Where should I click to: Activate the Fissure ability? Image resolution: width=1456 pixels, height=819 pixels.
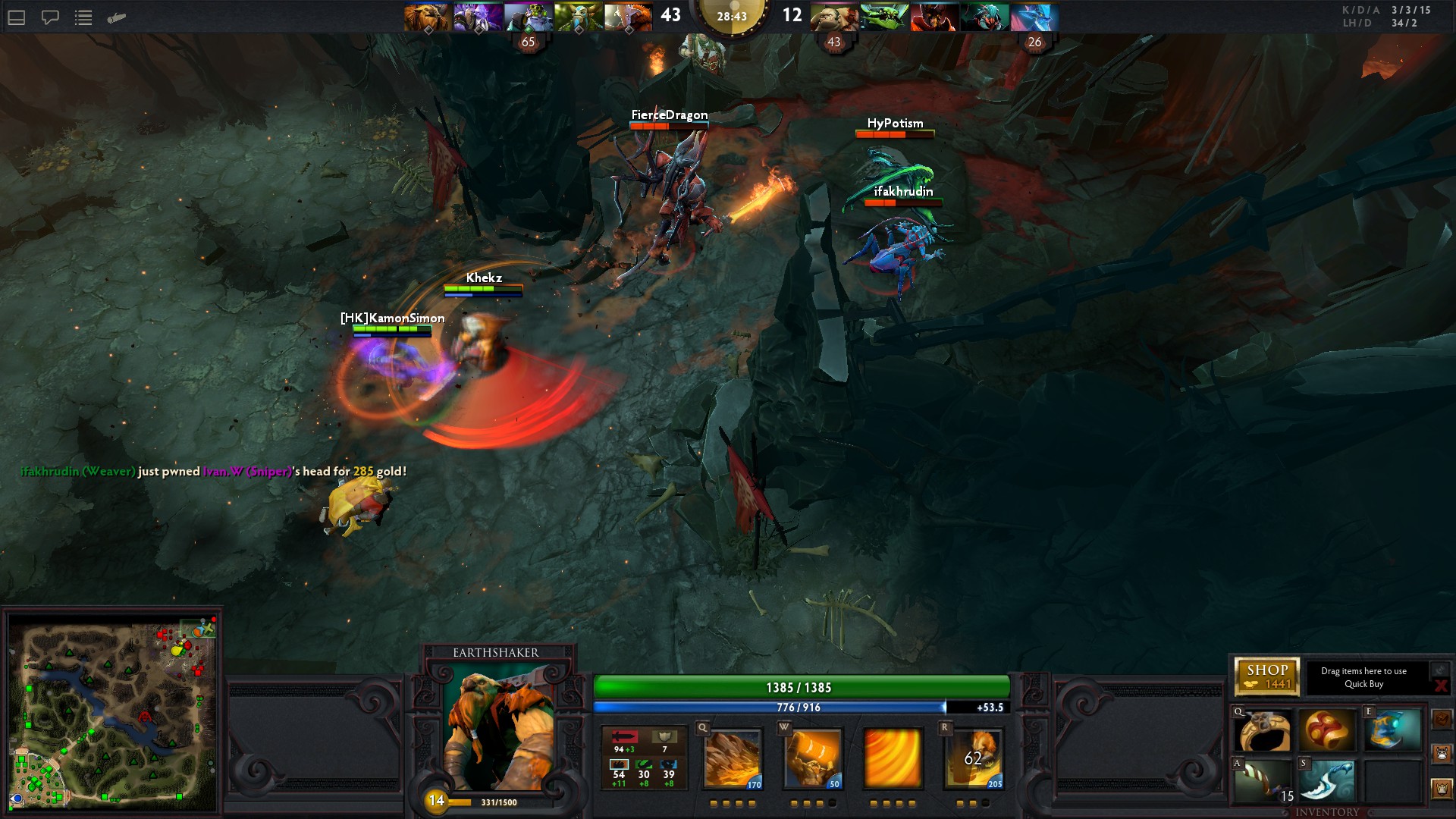[733, 758]
